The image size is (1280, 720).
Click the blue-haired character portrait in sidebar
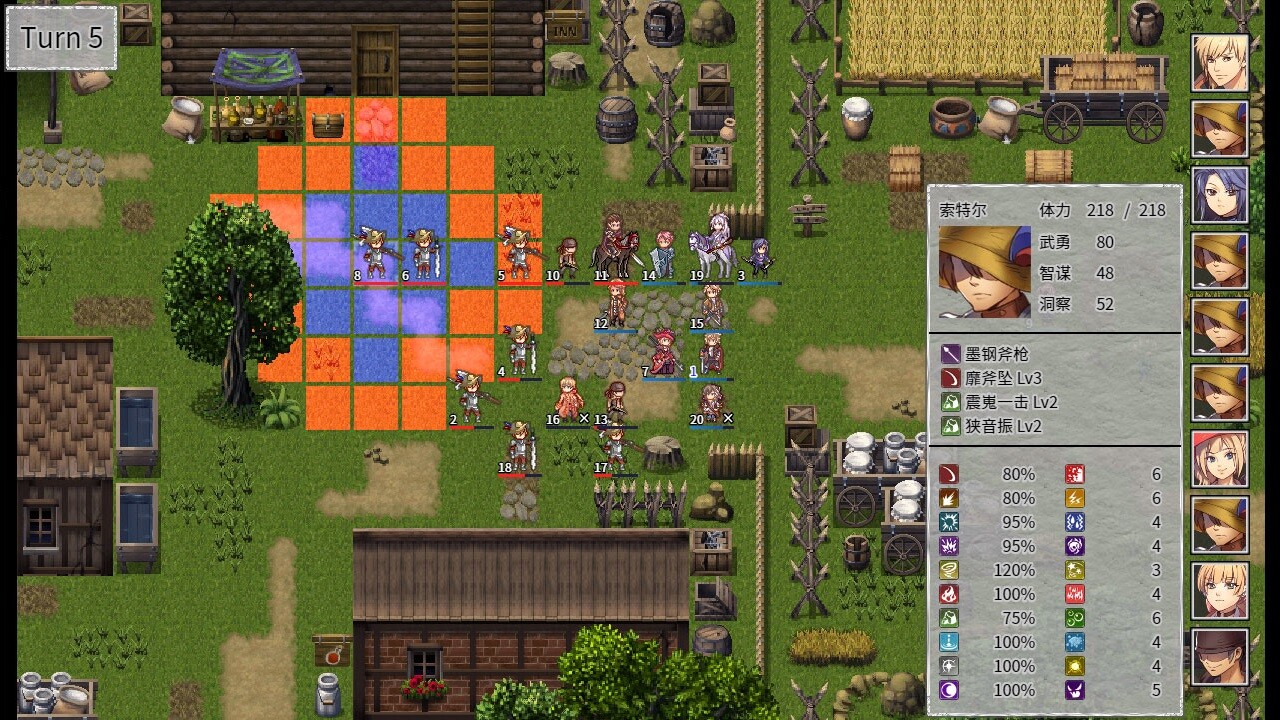(x=1218, y=193)
